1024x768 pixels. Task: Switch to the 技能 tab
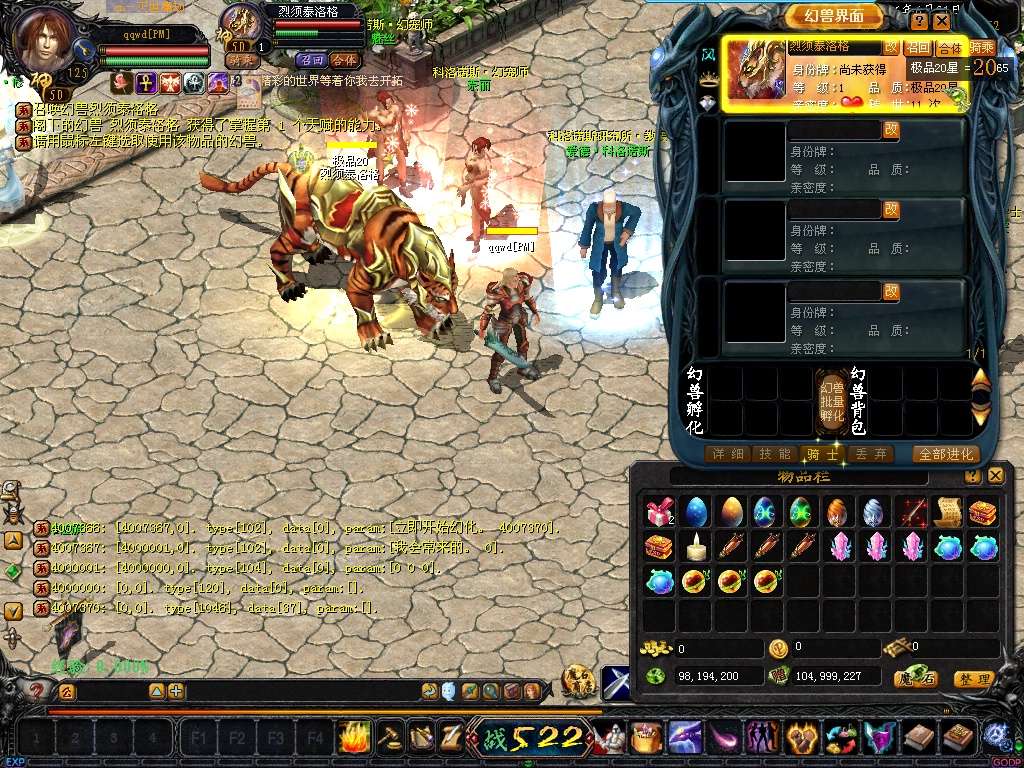point(773,454)
